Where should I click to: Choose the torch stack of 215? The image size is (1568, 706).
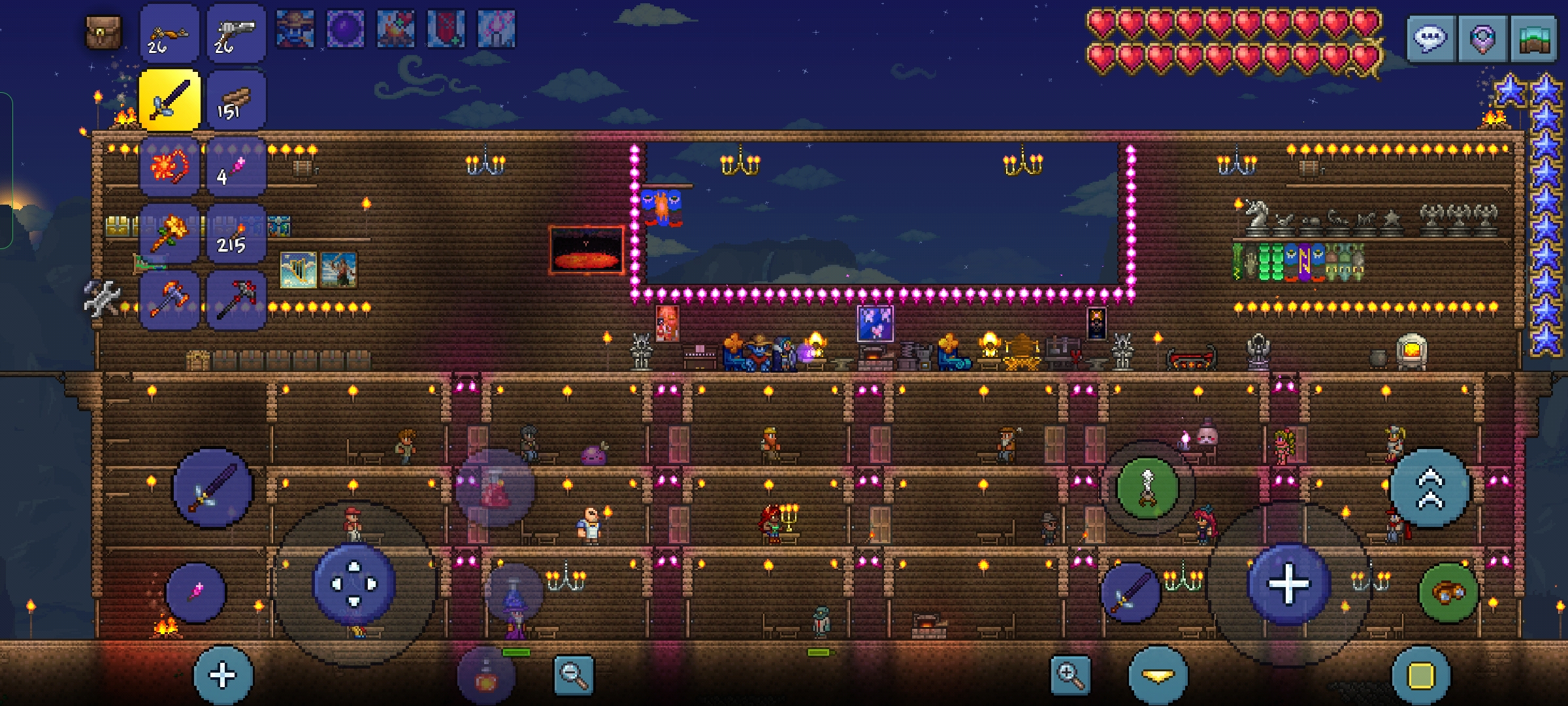point(236,233)
